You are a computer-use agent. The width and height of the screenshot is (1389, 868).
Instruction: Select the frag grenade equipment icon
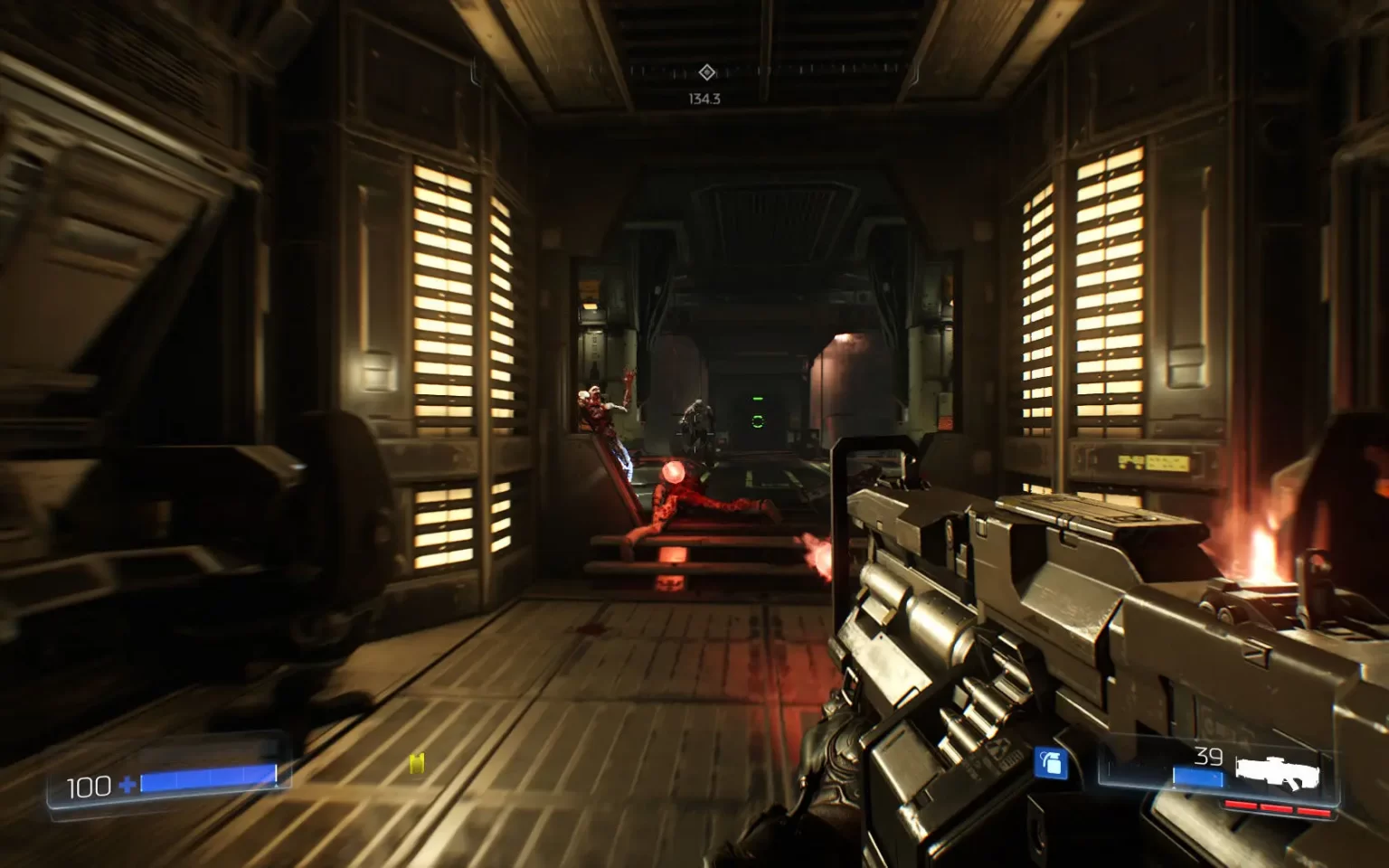[x=1050, y=764]
